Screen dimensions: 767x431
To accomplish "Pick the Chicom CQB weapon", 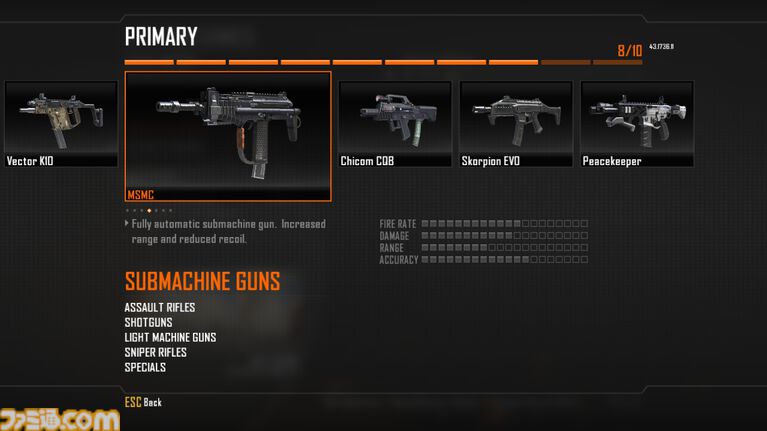I will click(x=394, y=124).
